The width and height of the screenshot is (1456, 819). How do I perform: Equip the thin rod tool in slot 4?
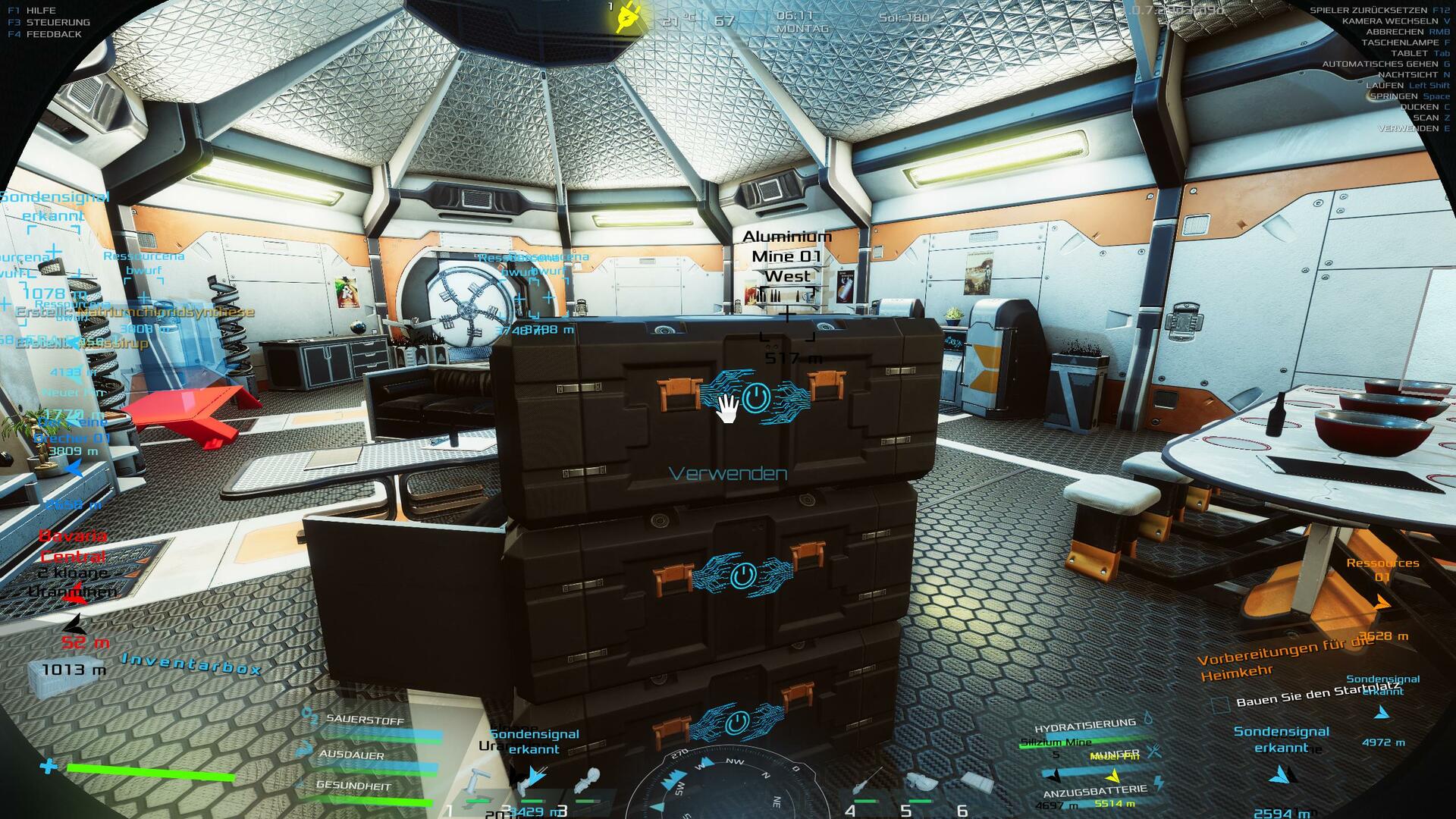tap(866, 780)
